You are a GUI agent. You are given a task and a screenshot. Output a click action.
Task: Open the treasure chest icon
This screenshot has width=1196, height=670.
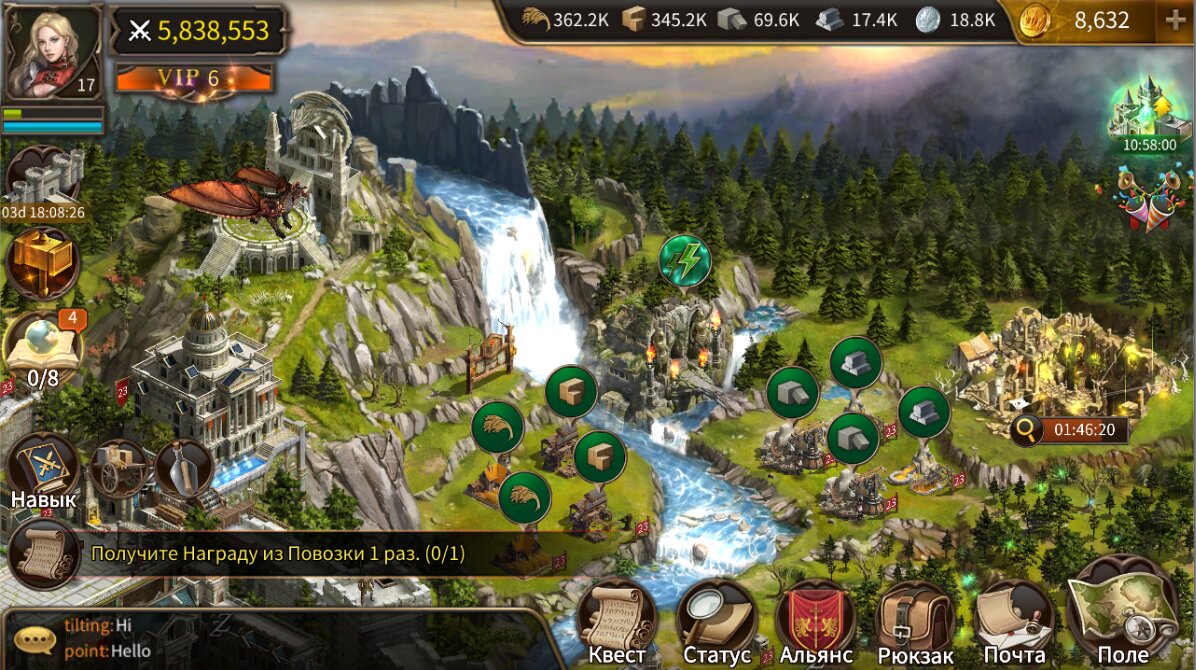click(x=43, y=263)
